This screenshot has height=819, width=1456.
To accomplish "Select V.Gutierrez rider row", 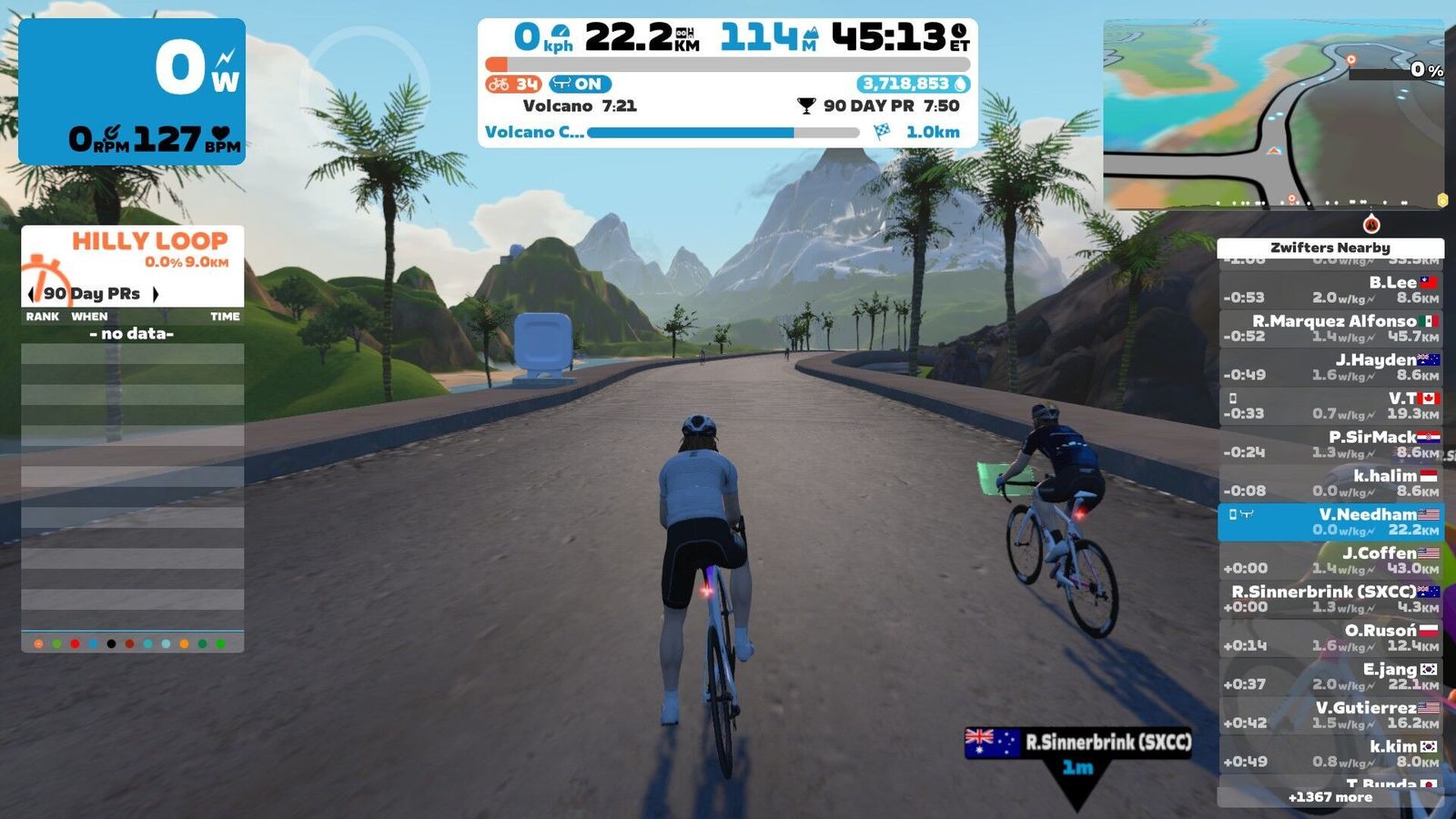I will [x=1330, y=715].
